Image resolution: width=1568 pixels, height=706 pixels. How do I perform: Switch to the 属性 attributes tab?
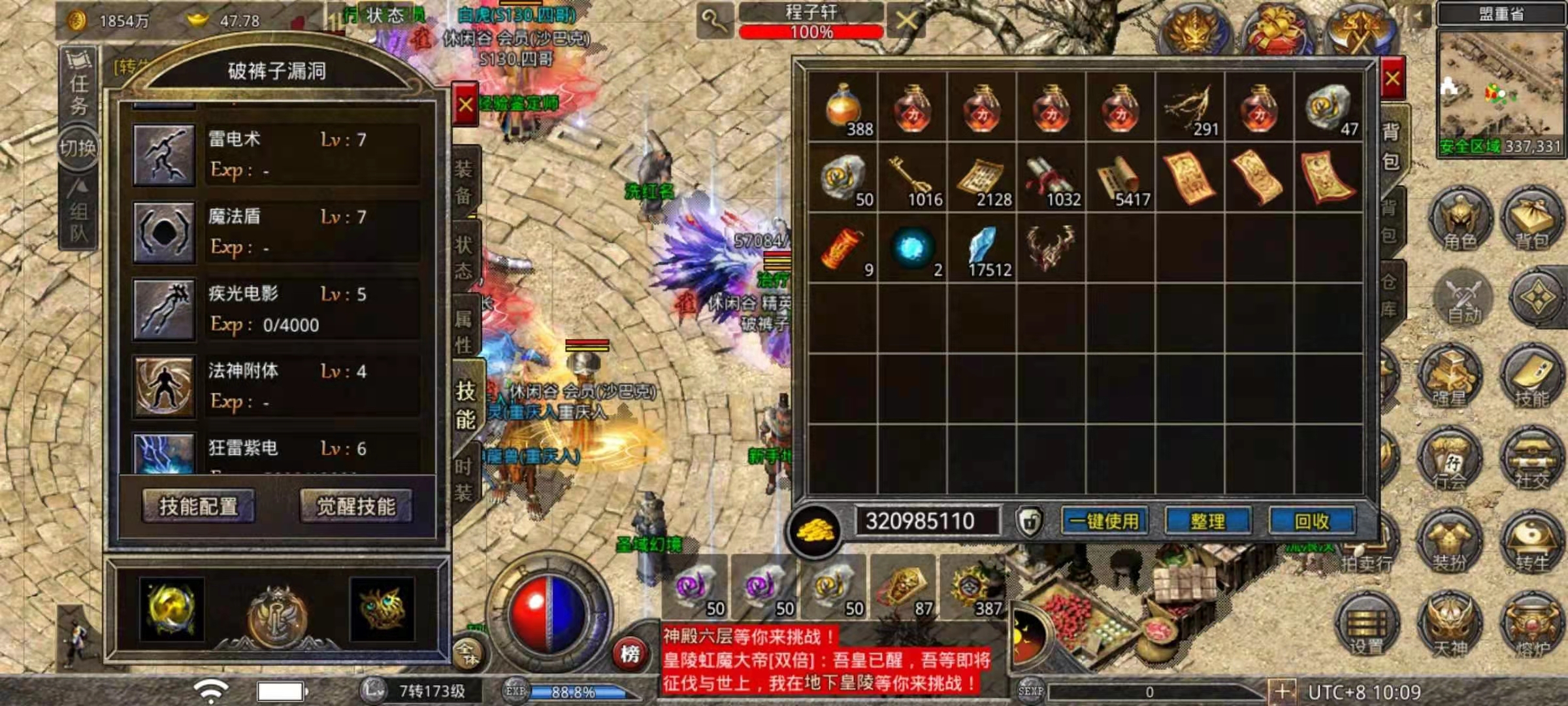464,331
